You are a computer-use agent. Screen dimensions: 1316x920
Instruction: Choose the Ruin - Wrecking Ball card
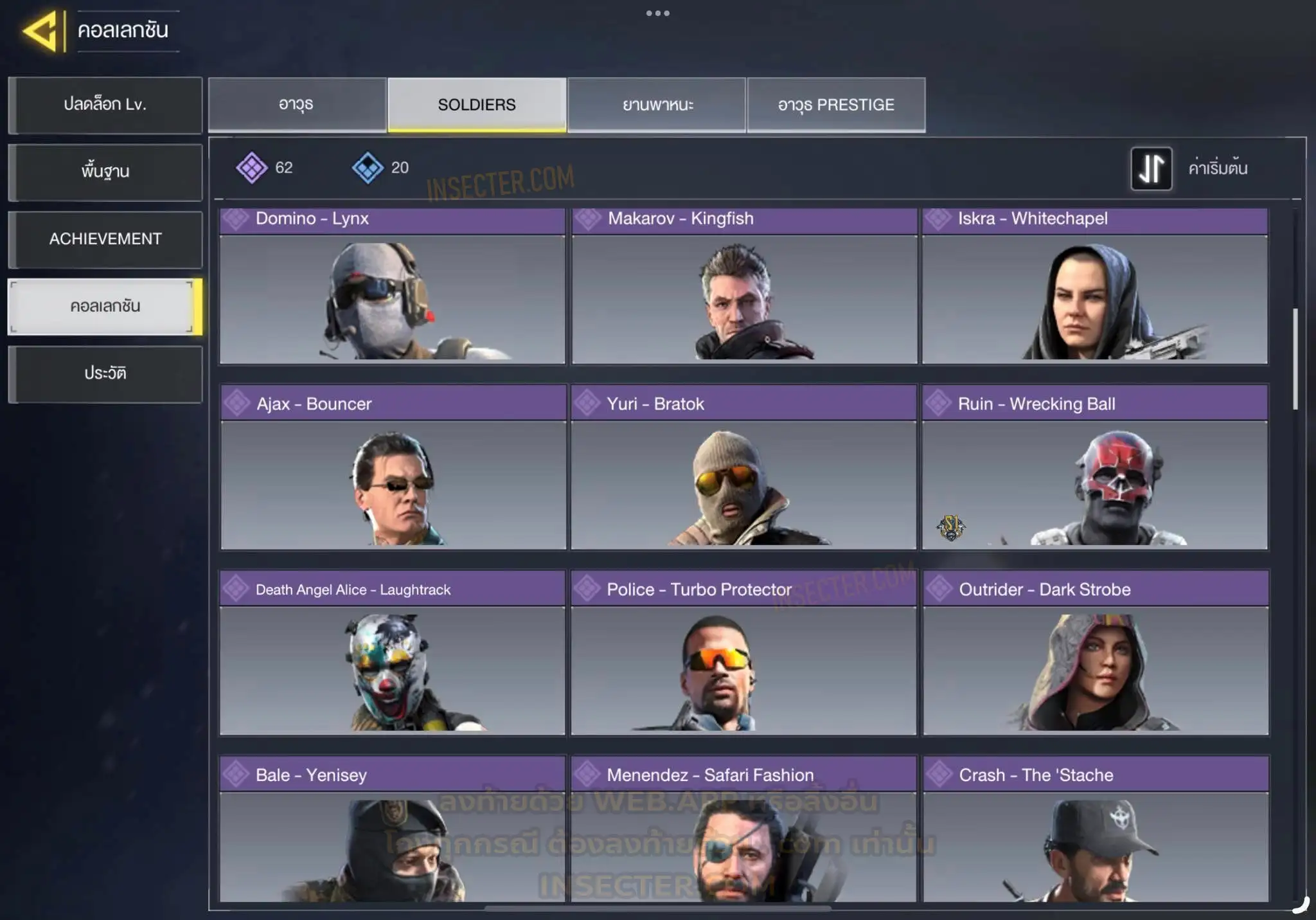pos(1095,468)
